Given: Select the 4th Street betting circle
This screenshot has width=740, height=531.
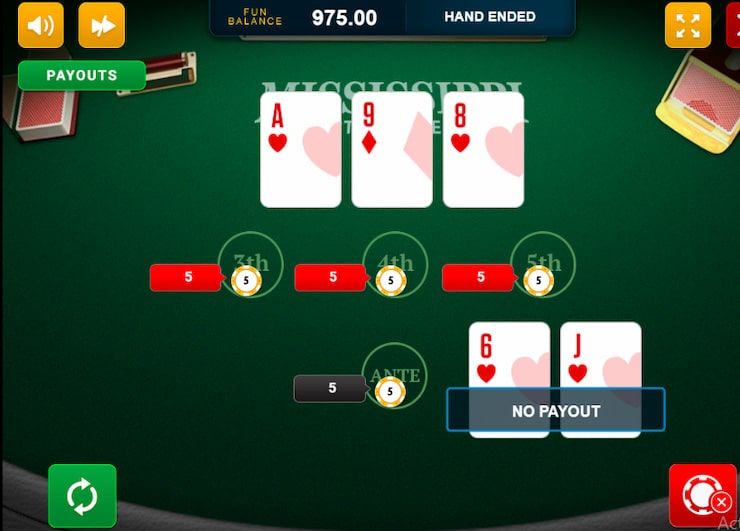Looking at the screenshot, I should (394, 265).
